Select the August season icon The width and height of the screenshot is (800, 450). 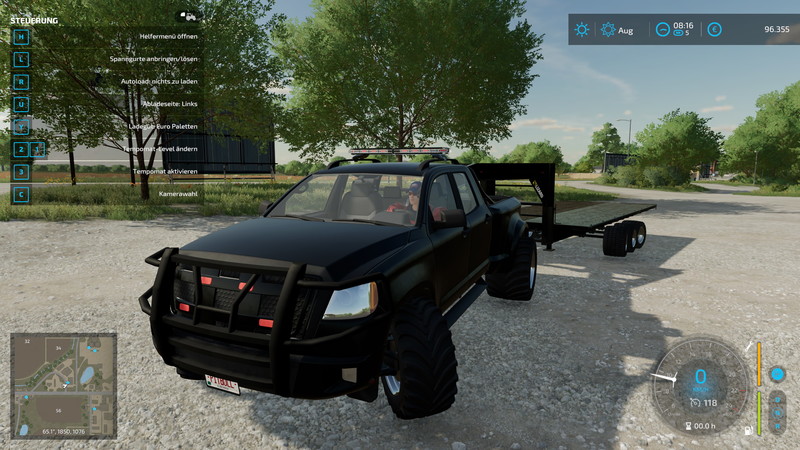pyautogui.click(x=608, y=30)
